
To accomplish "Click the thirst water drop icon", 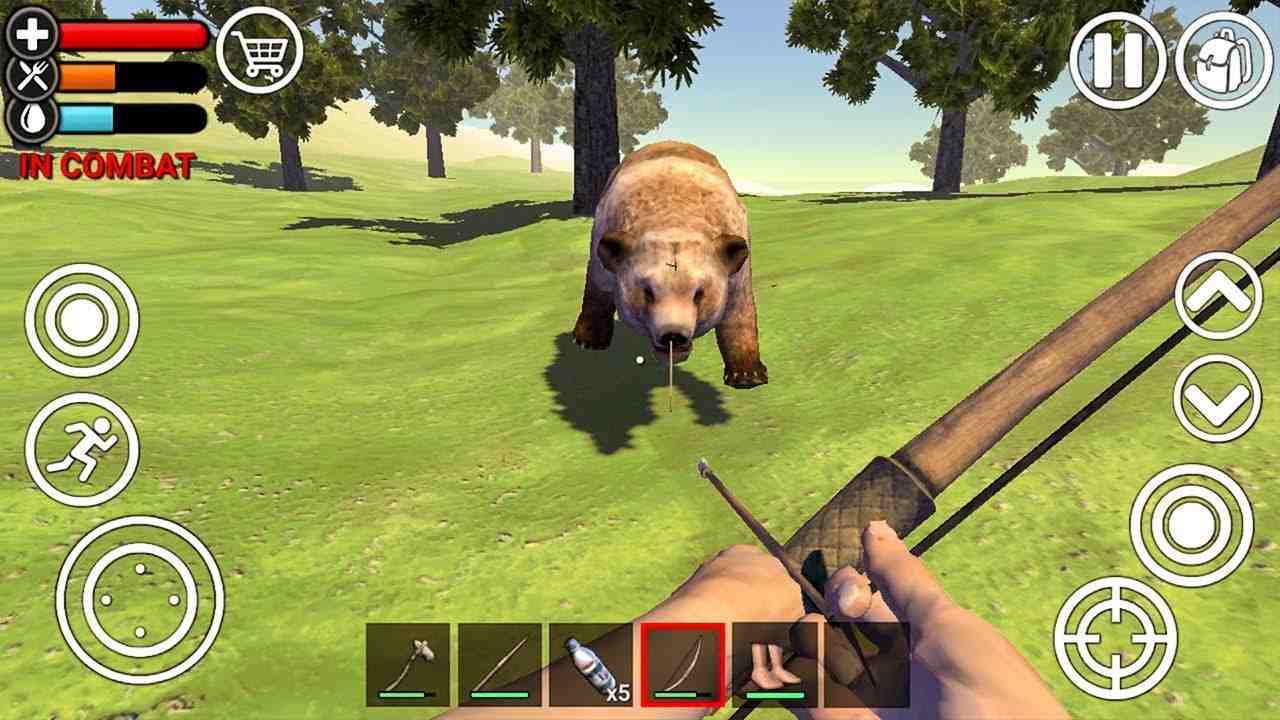I will click(x=30, y=120).
